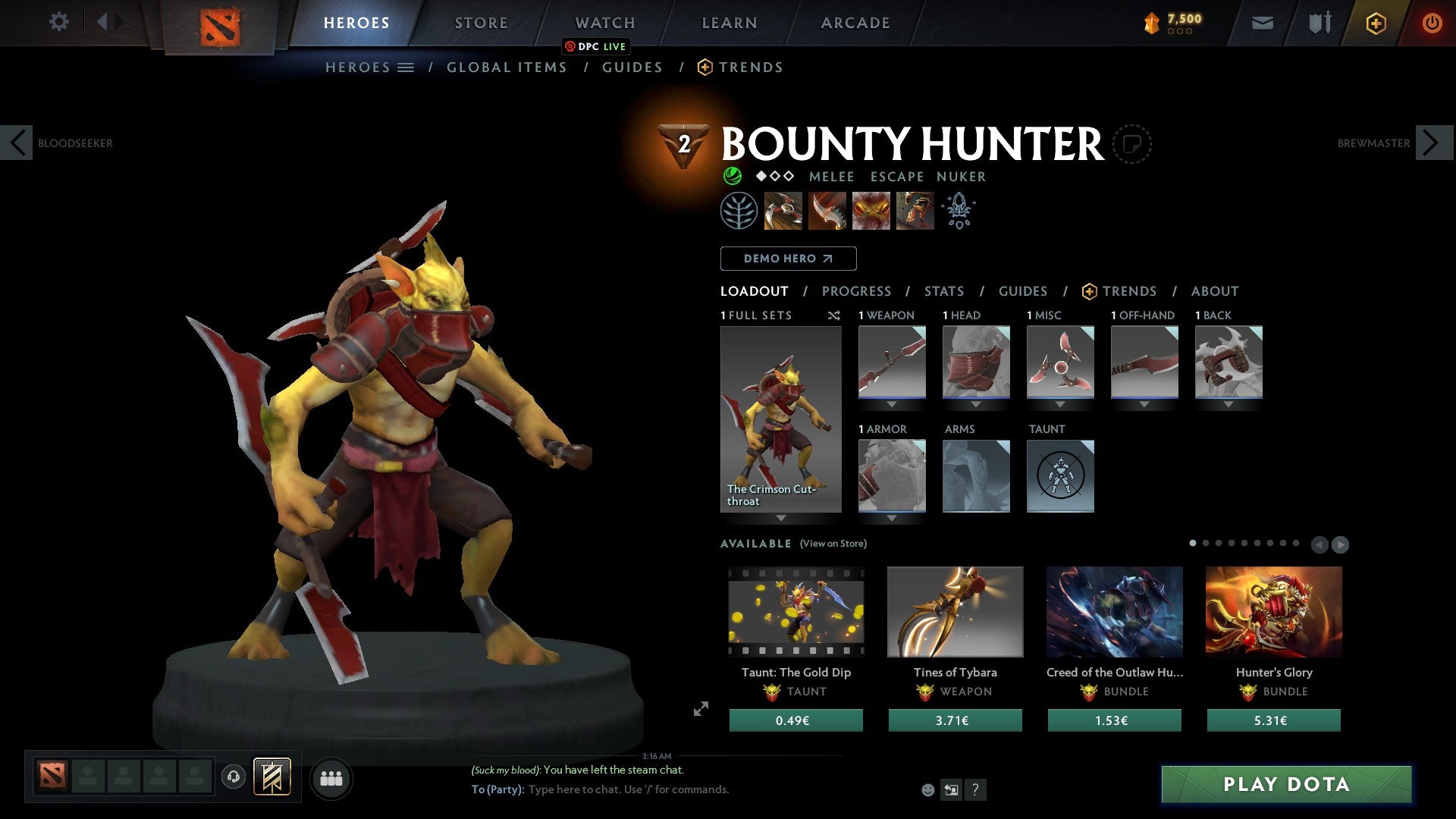Click the note/annotation icon beside hero name
Image resolution: width=1456 pixels, height=819 pixels.
point(1132,143)
